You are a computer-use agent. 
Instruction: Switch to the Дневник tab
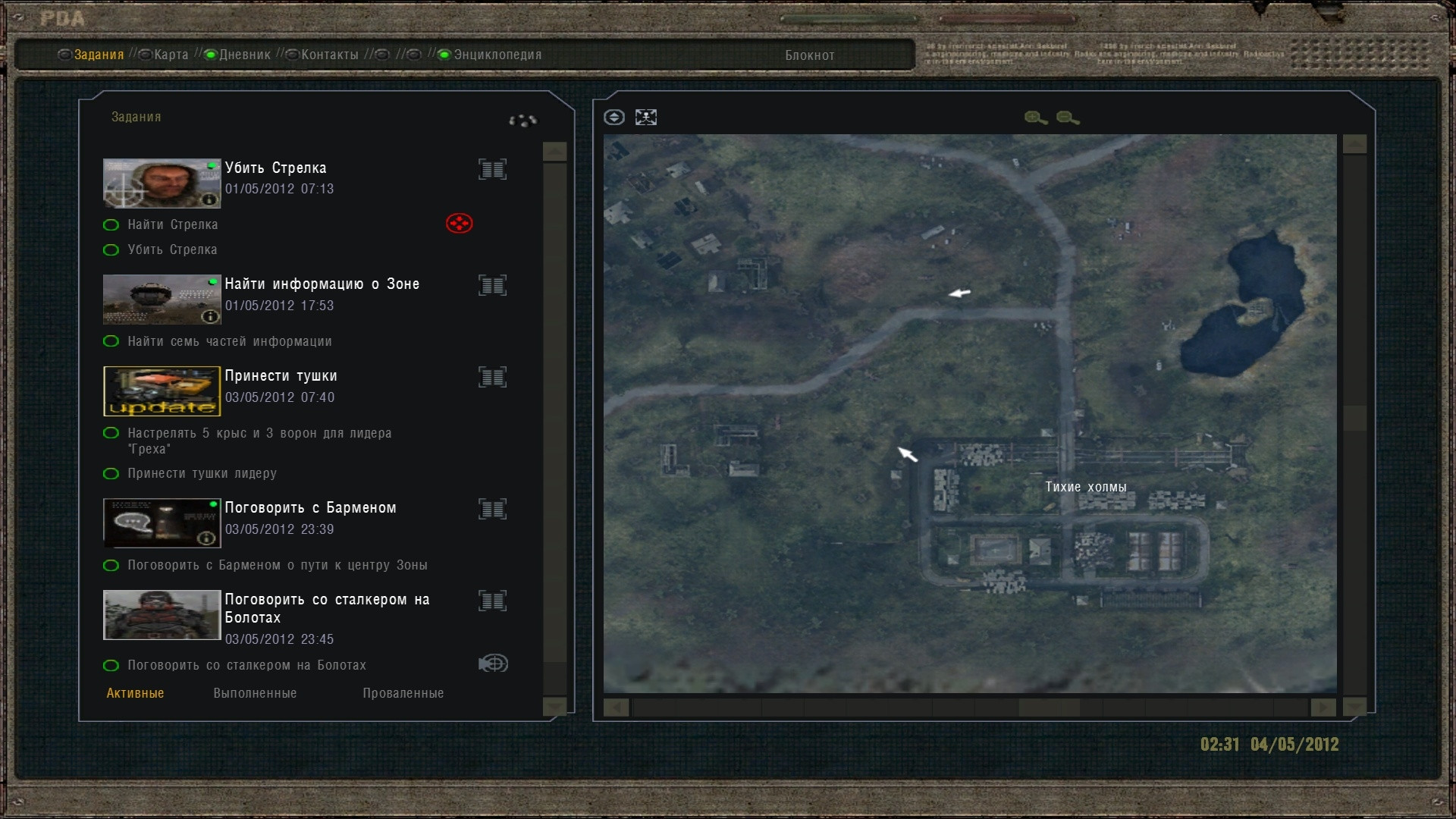point(244,55)
